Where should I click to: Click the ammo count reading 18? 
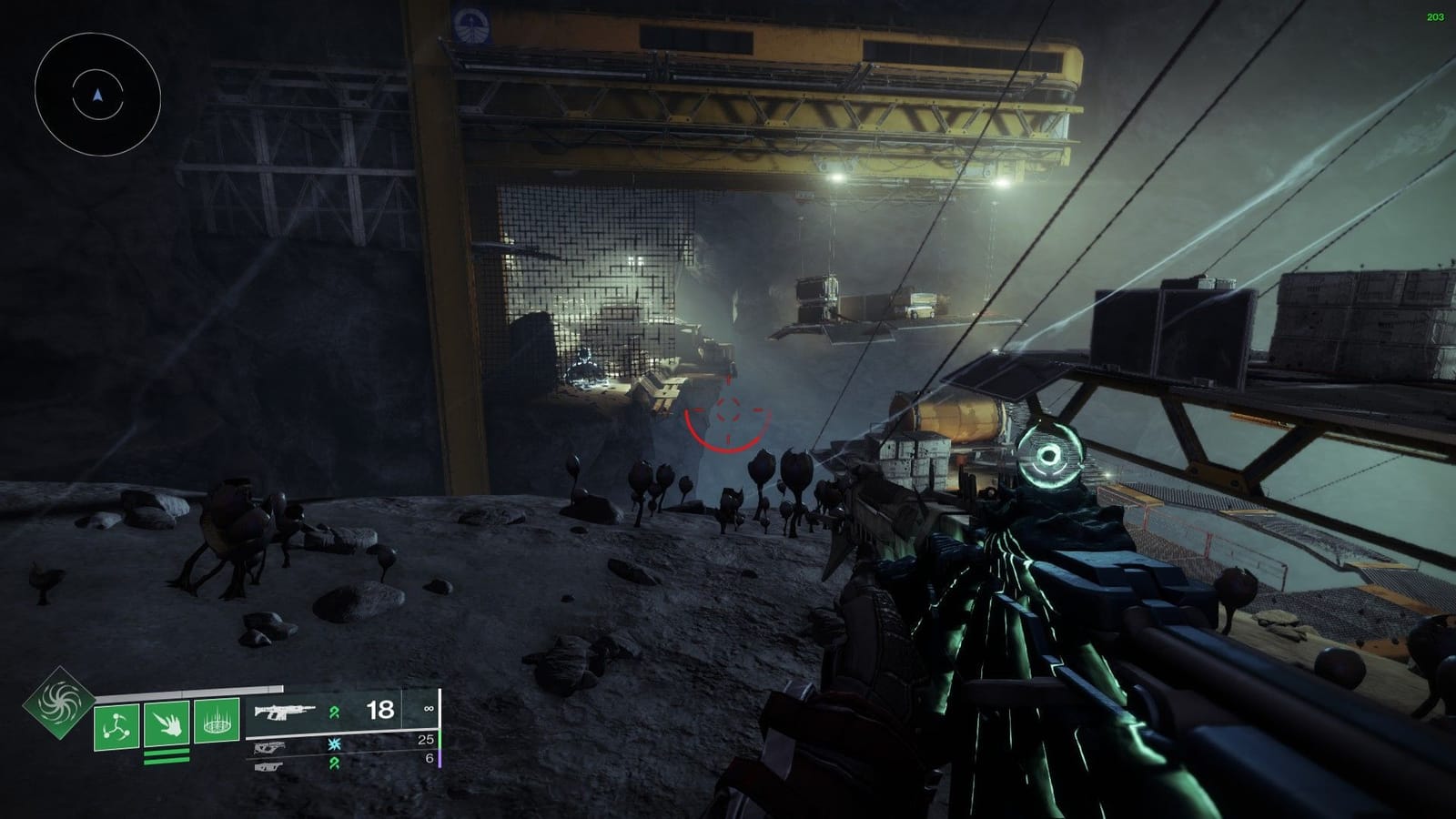click(x=379, y=708)
